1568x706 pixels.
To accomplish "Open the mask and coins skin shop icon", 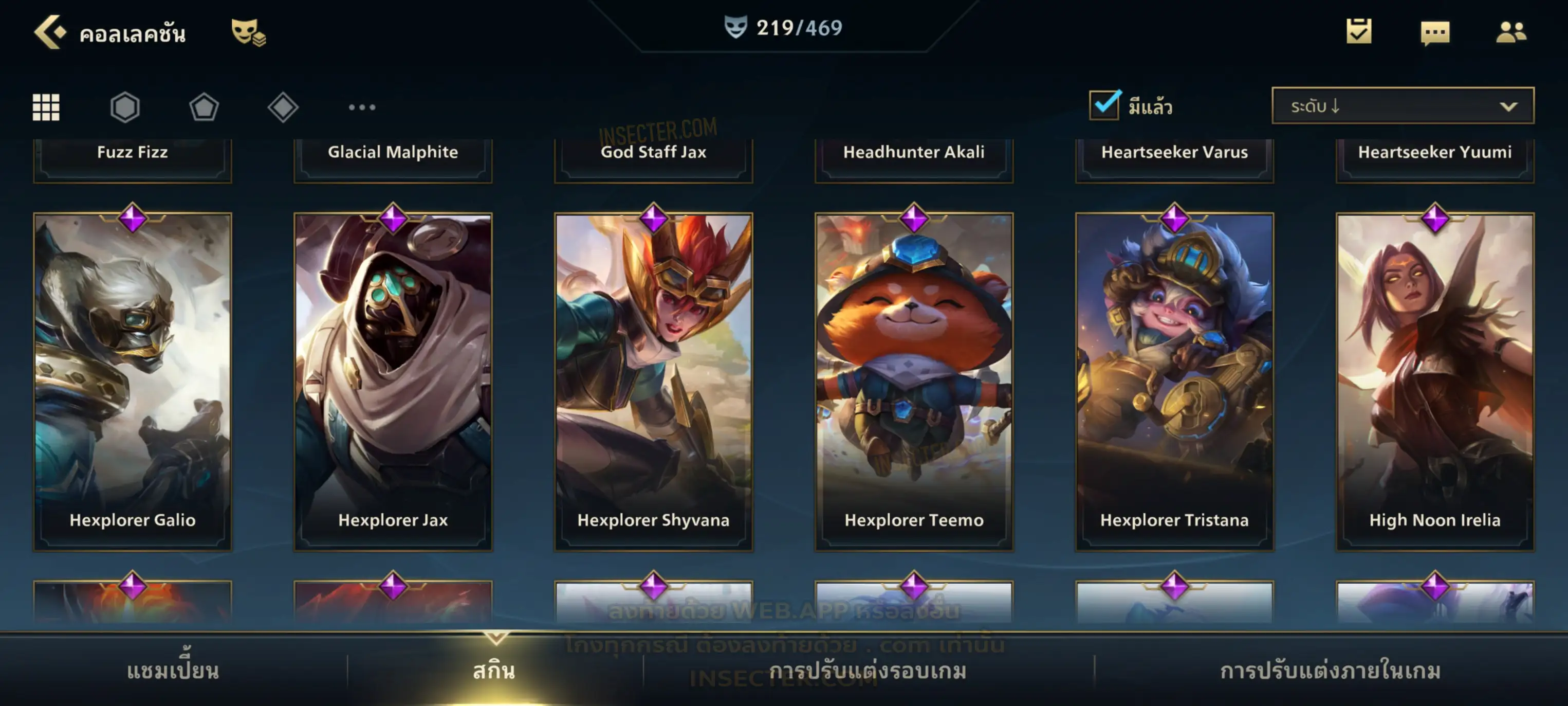I will [x=248, y=32].
